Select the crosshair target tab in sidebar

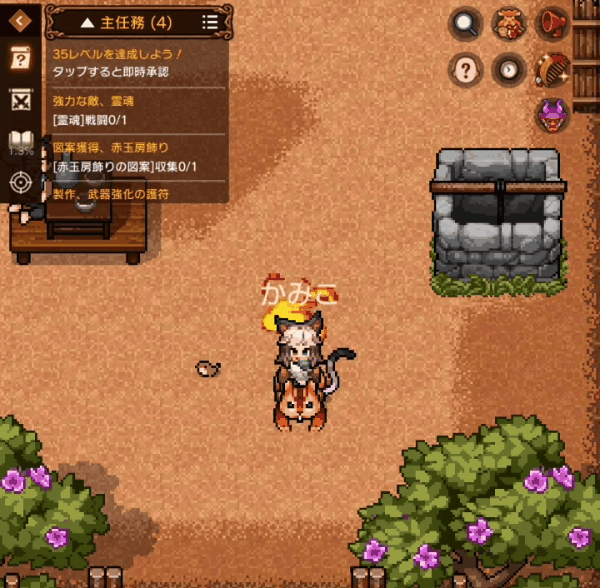pos(19,182)
